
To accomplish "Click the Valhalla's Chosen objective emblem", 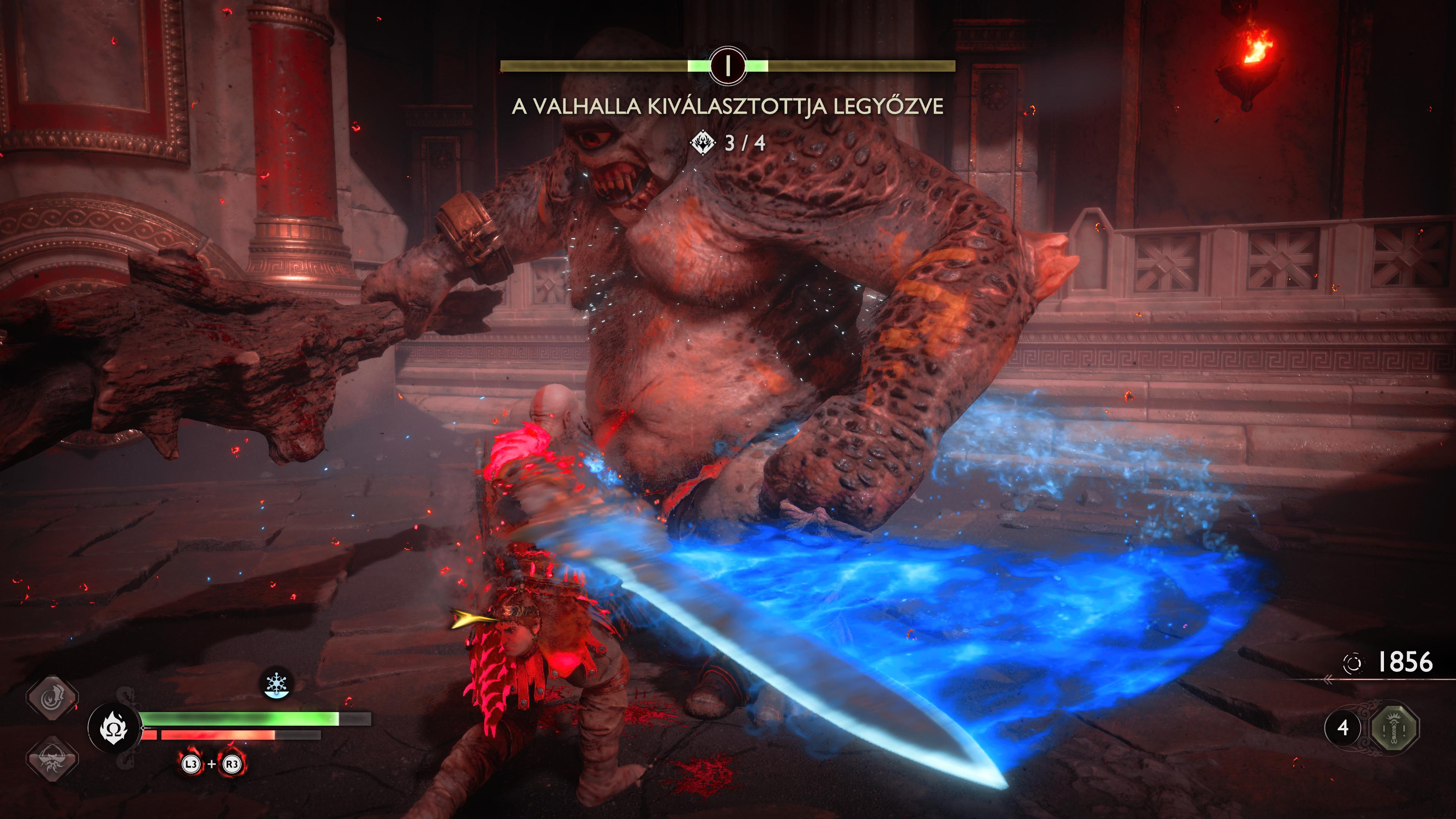I will (x=703, y=143).
